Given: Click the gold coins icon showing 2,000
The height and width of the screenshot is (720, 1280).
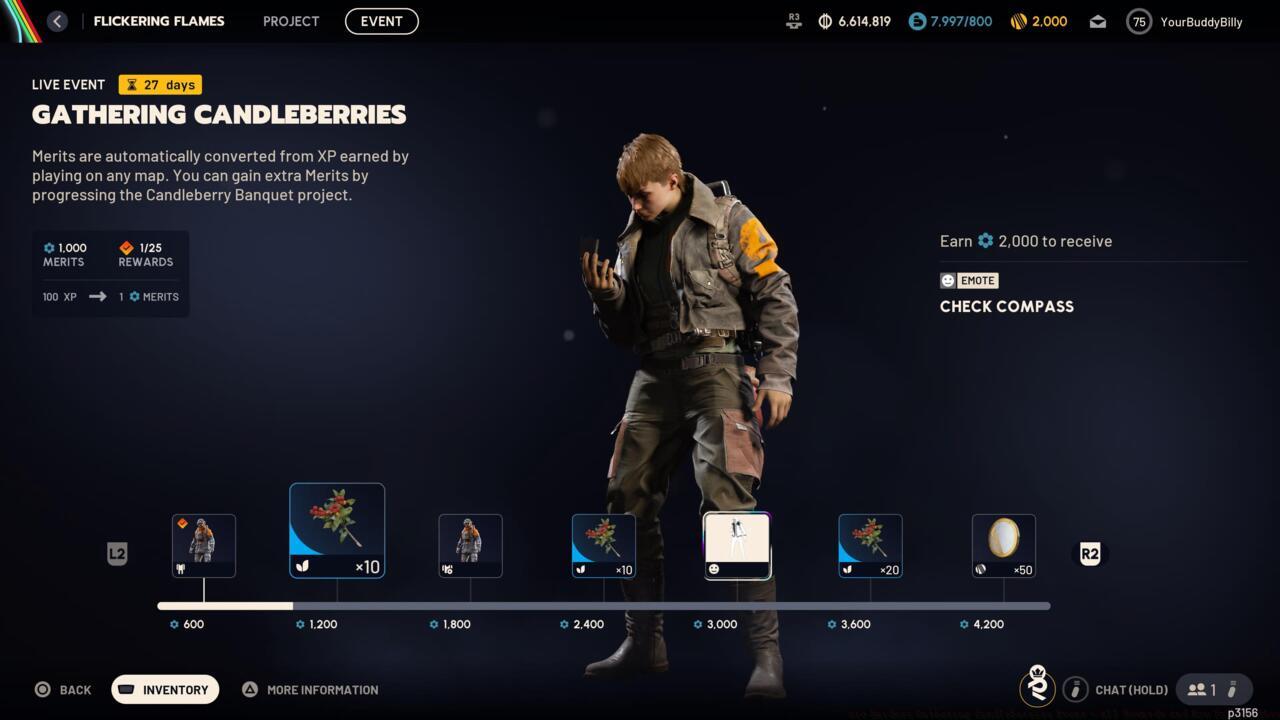Looking at the screenshot, I should [1017, 21].
